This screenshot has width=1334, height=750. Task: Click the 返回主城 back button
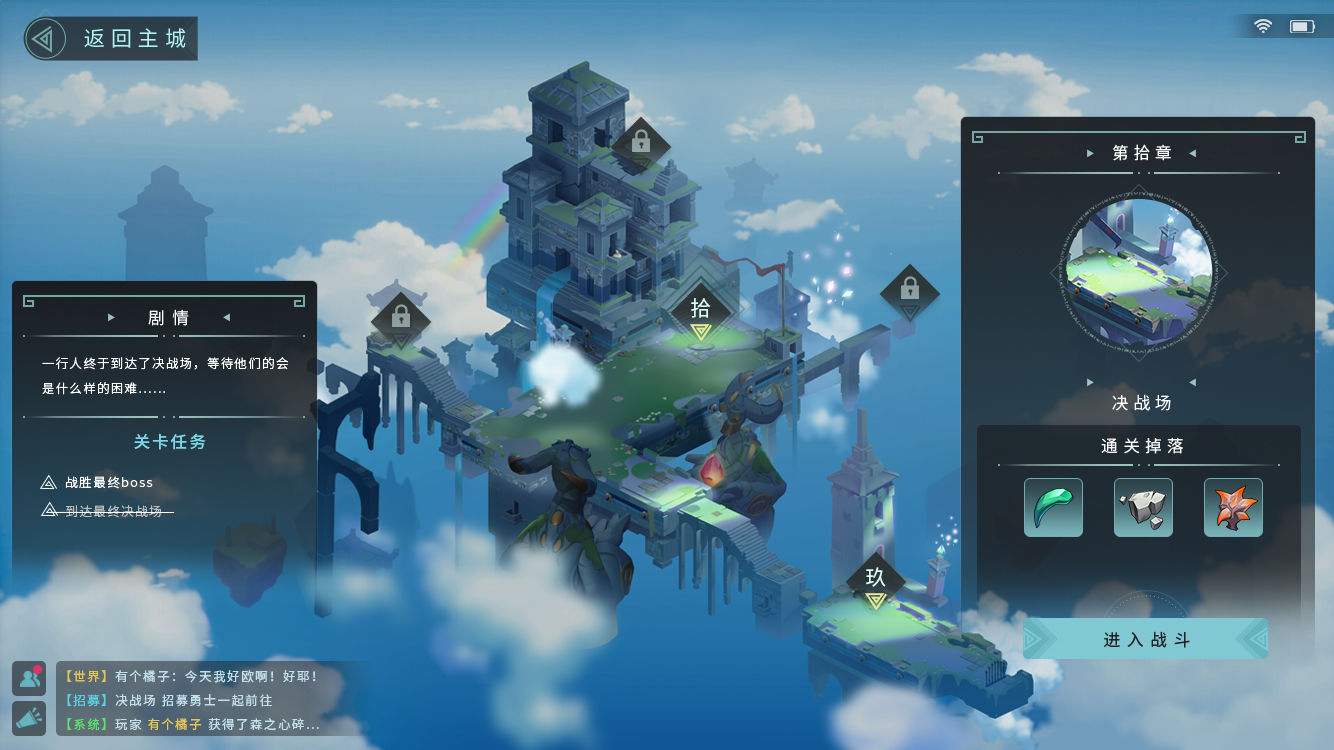point(110,39)
